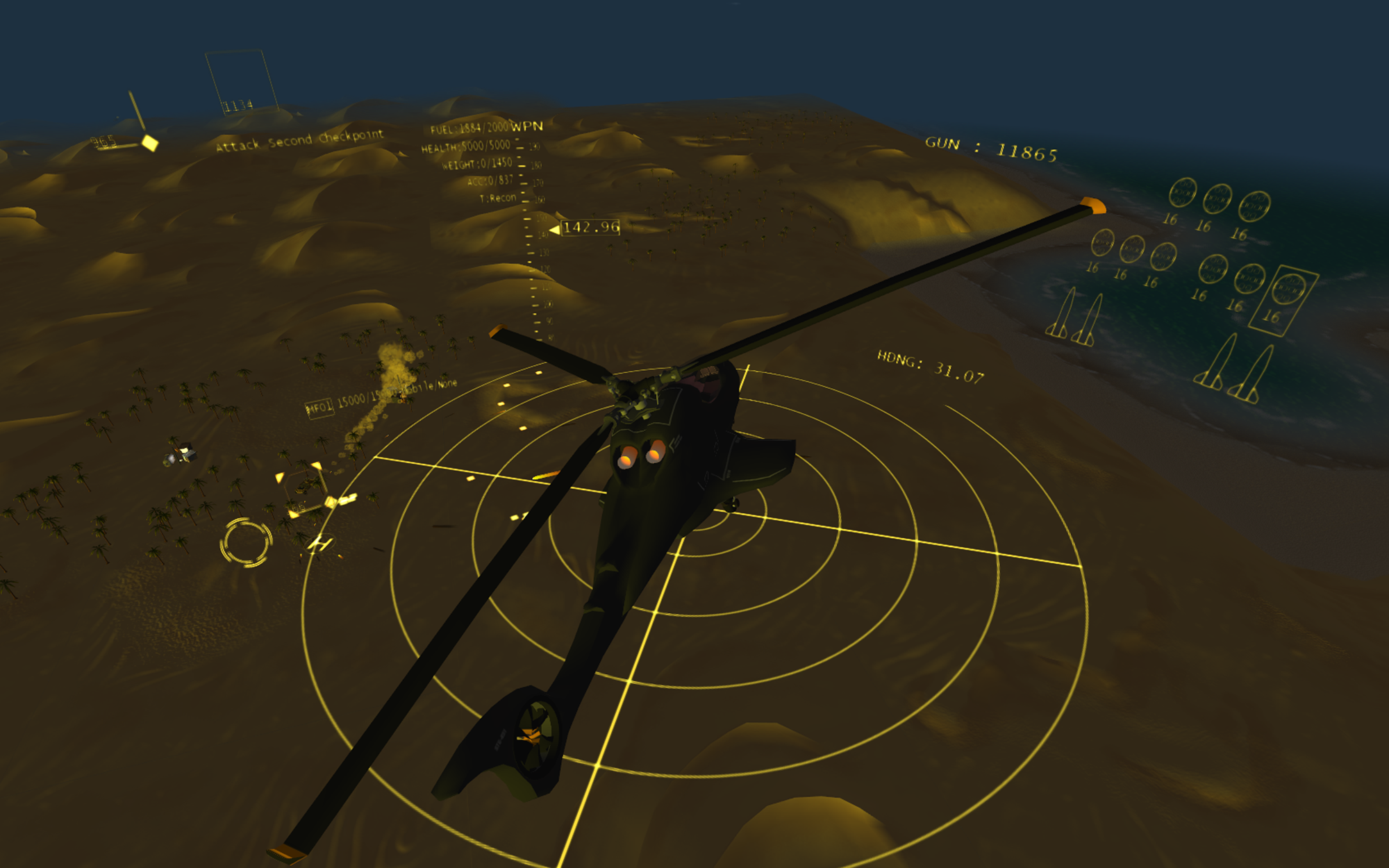The width and height of the screenshot is (1389, 868).
Task: Select the waypoint box labeled 1134
Action: 240,81
